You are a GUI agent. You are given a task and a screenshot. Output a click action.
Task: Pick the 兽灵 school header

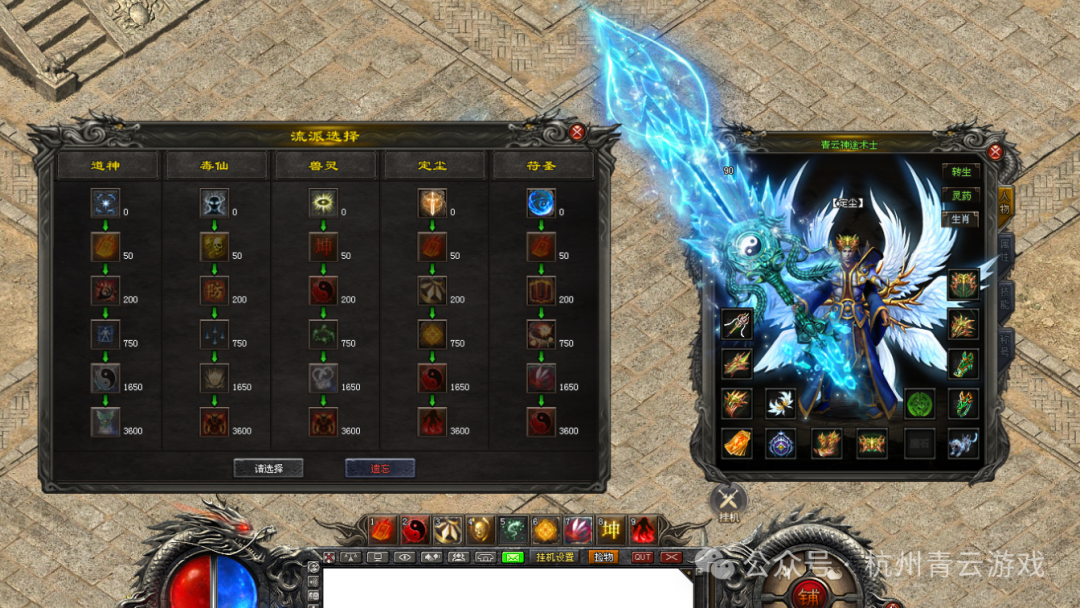324,165
